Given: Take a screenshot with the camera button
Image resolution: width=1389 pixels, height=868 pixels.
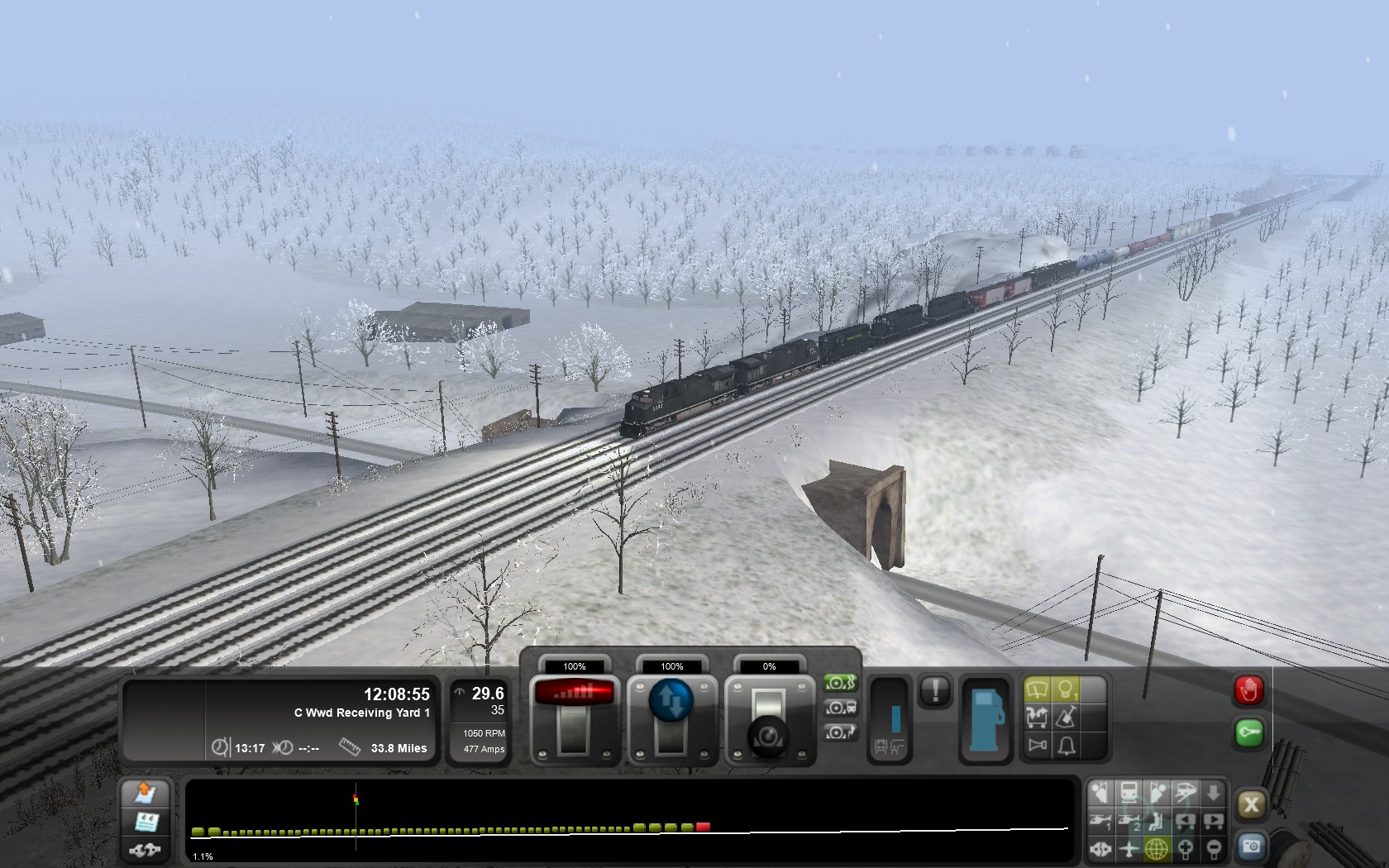Looking at the screenshot, I should [x=1251, y=847].
